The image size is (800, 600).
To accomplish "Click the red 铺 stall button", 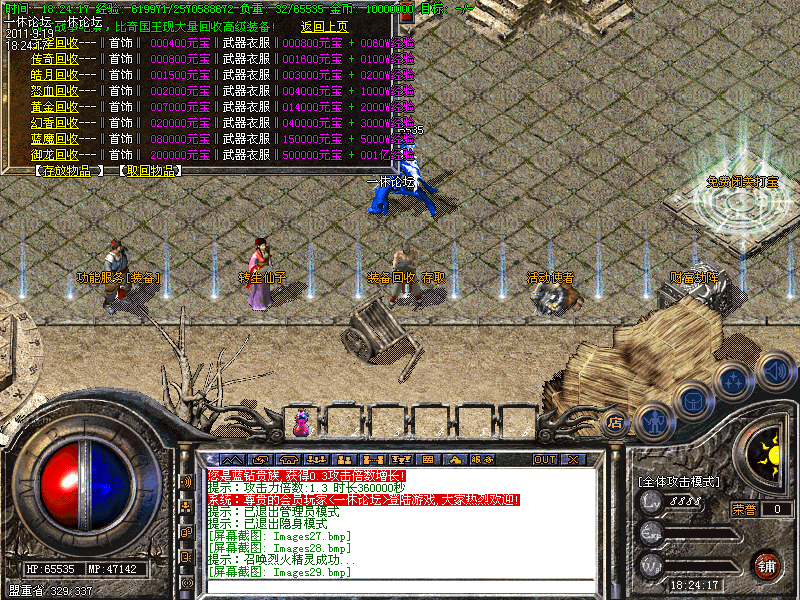I will tap(765, 565).
